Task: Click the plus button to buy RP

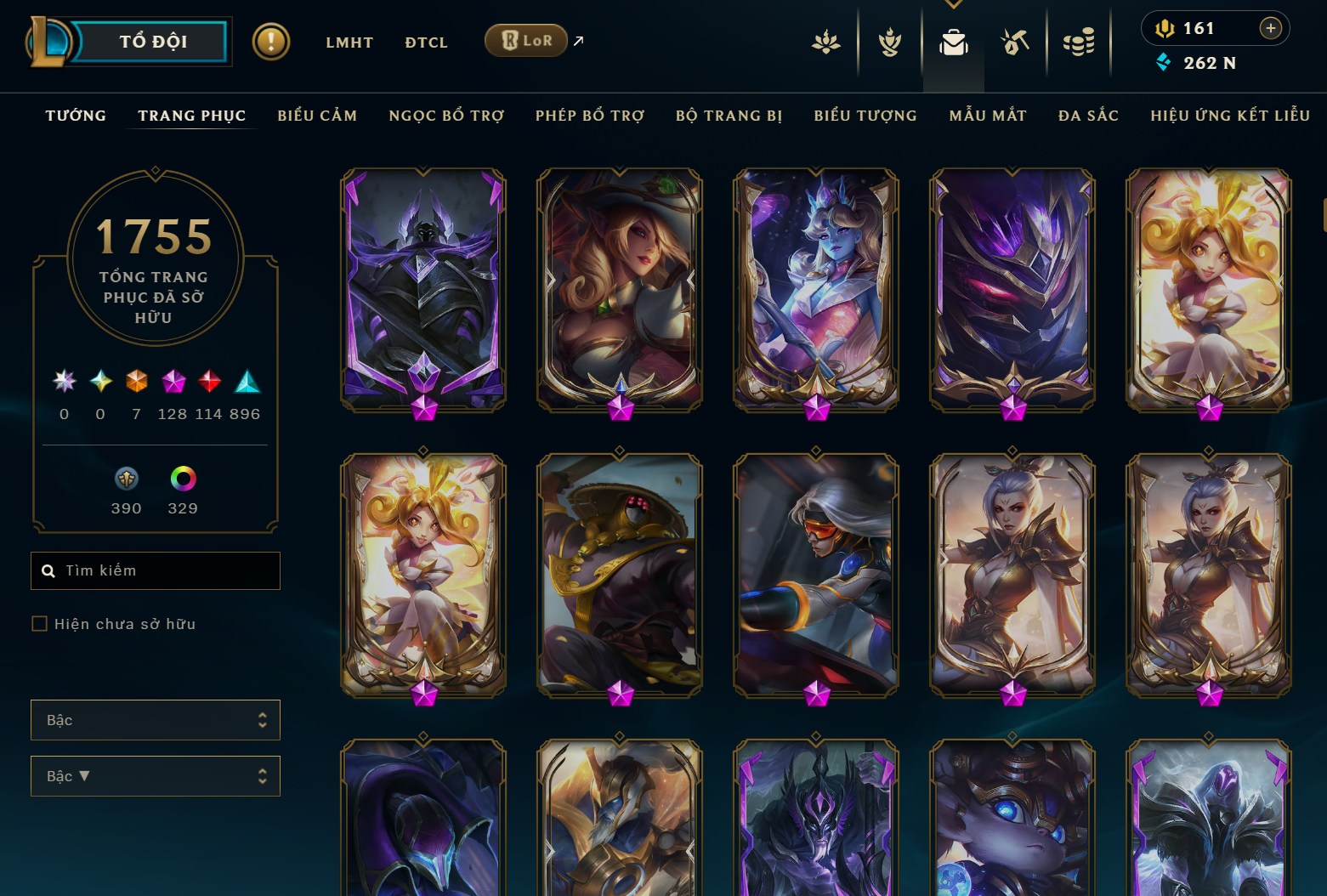Action: (1271, 27)
